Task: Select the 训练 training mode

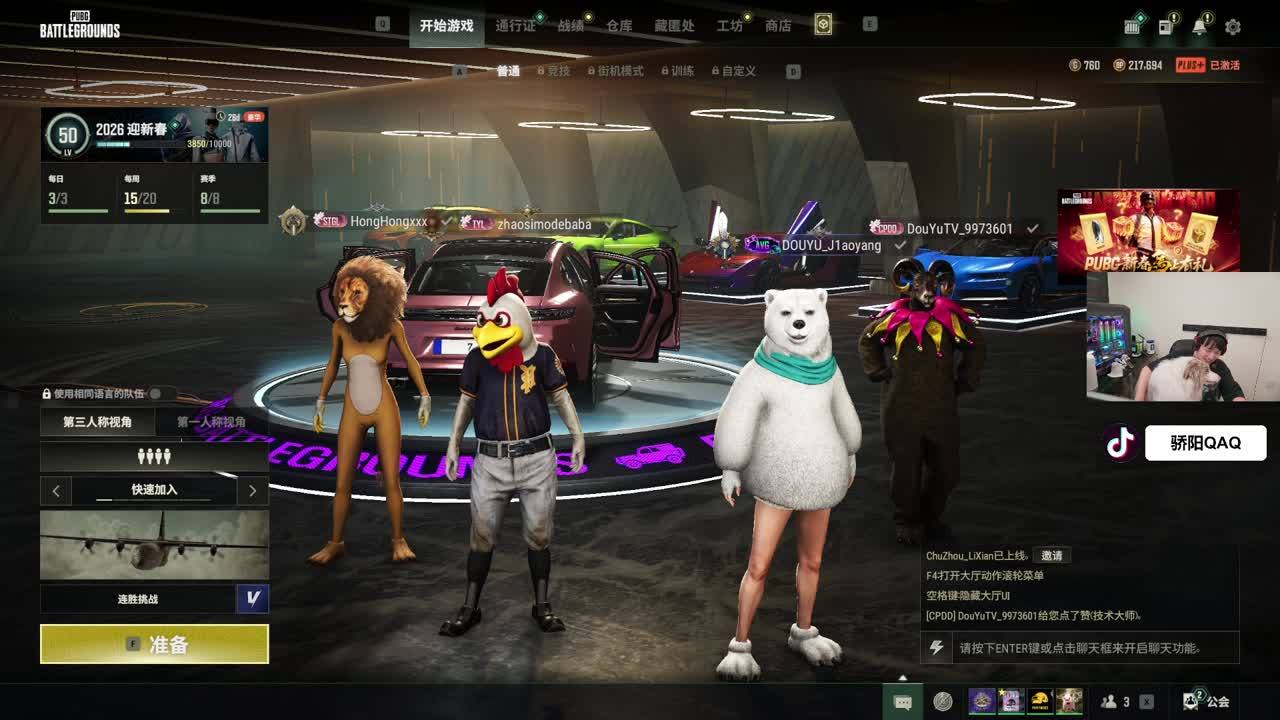Action: tap(682, 71)
